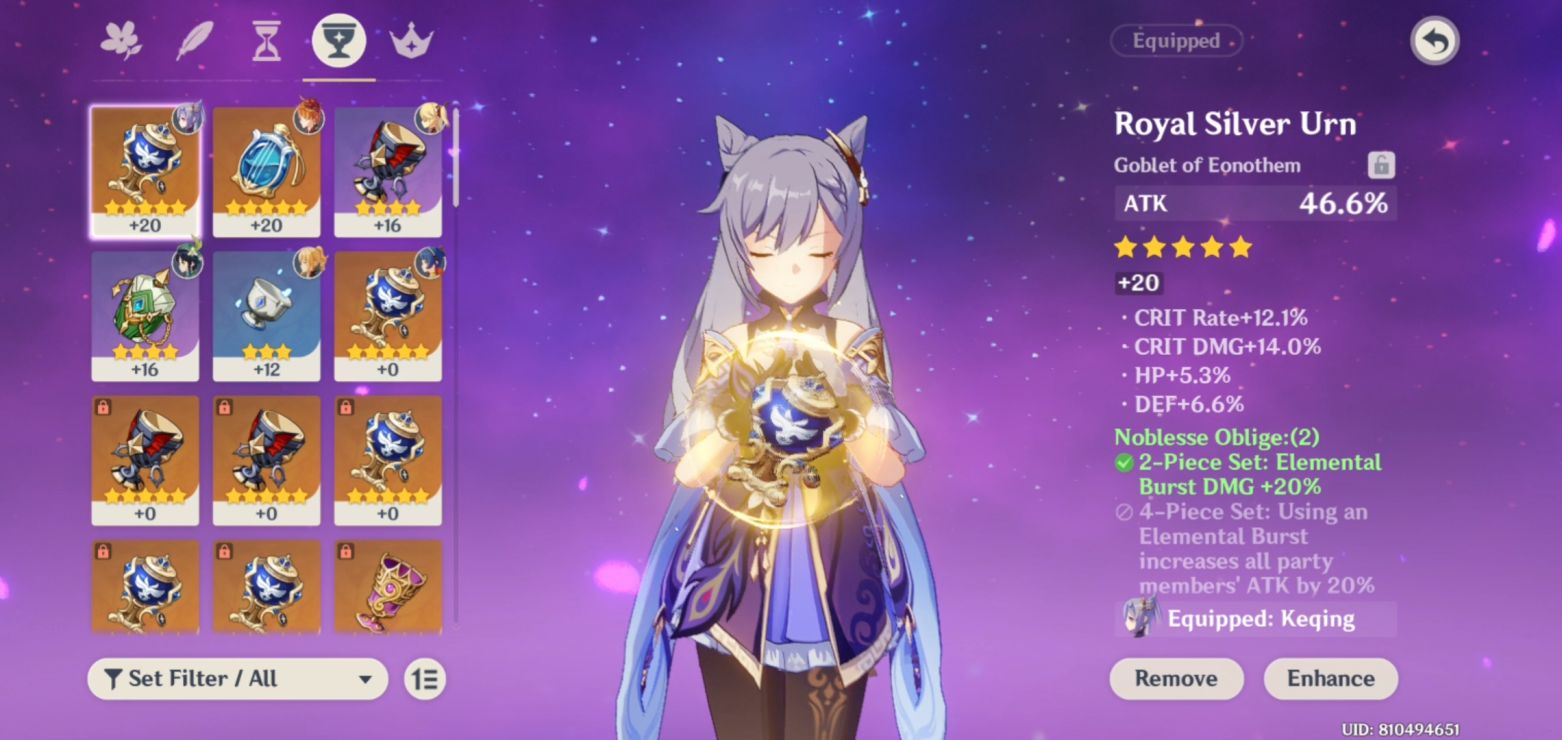This screenshot has height=740, width=1562.
Task: Go back with the return arrow
Action: tap(1434, 42)
